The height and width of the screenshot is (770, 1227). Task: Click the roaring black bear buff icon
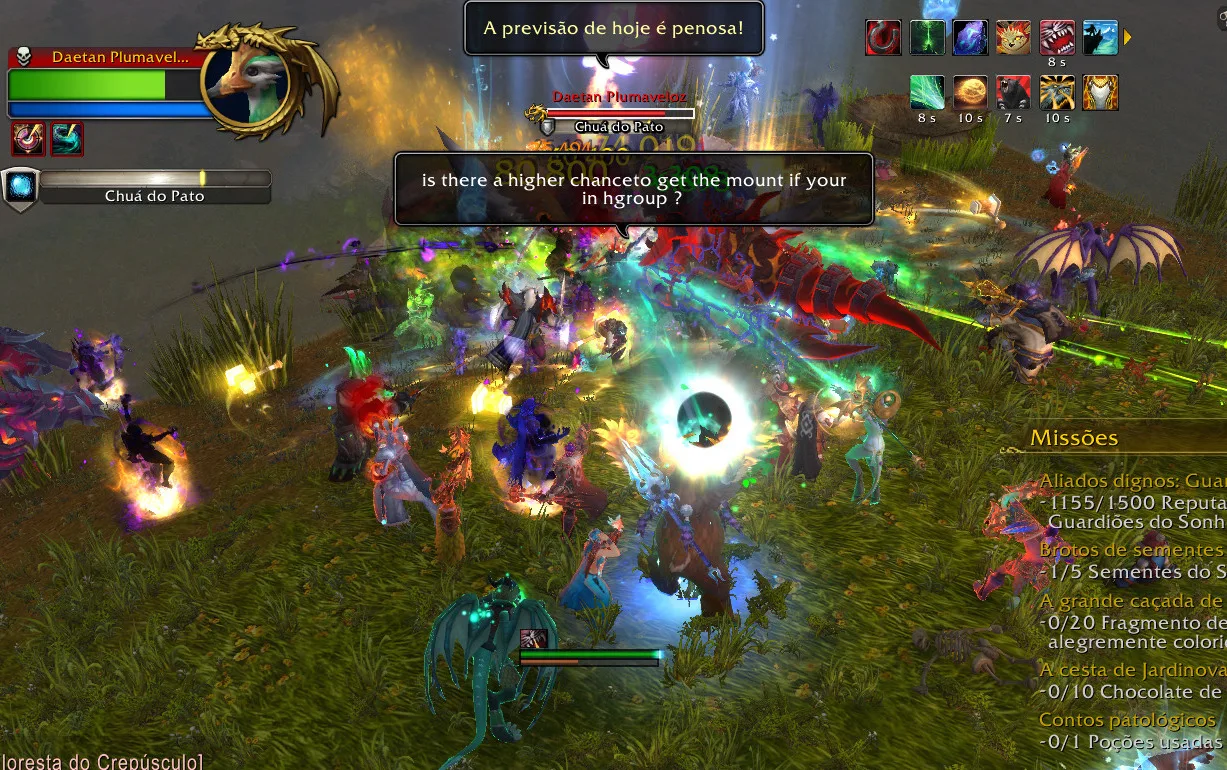pyautogui.click(x=1014, y=93)
